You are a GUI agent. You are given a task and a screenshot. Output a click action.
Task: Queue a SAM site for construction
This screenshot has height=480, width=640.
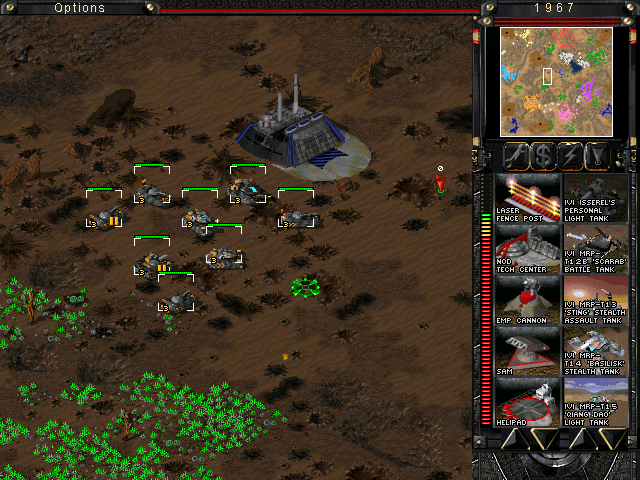coord(527,351)
